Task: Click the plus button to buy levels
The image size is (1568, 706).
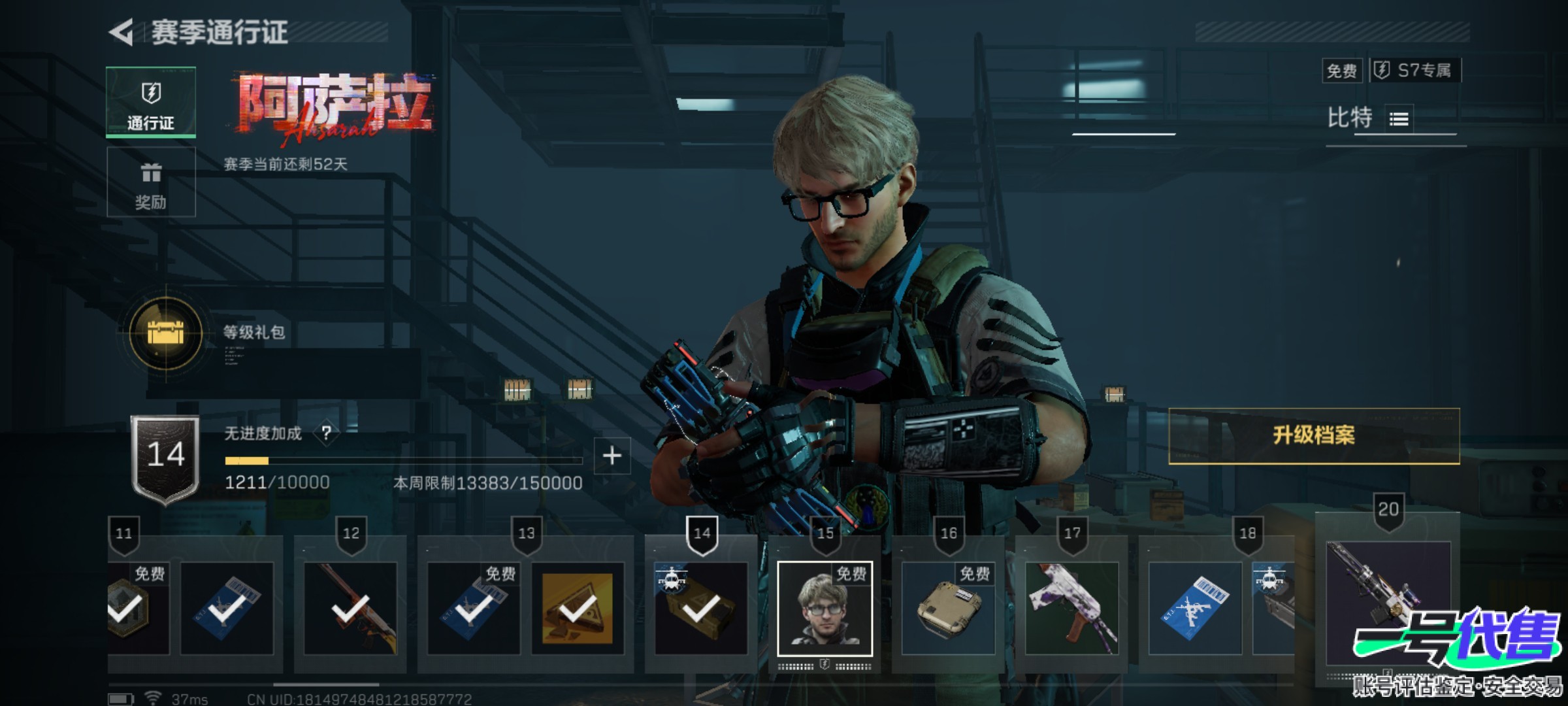Action: tap(612, 456)
